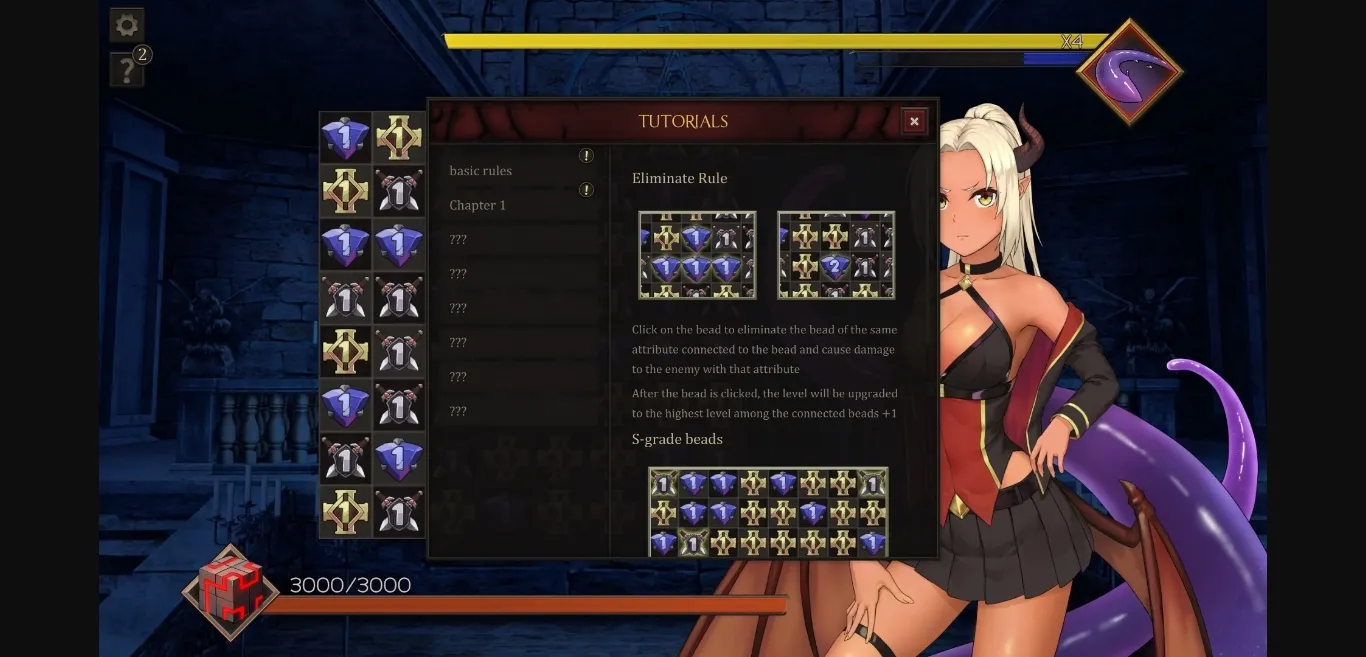This screenshot has width=1366, height=657.
Task: Select the basic rules tutorial entry
Action: click(x=481, y=171)
